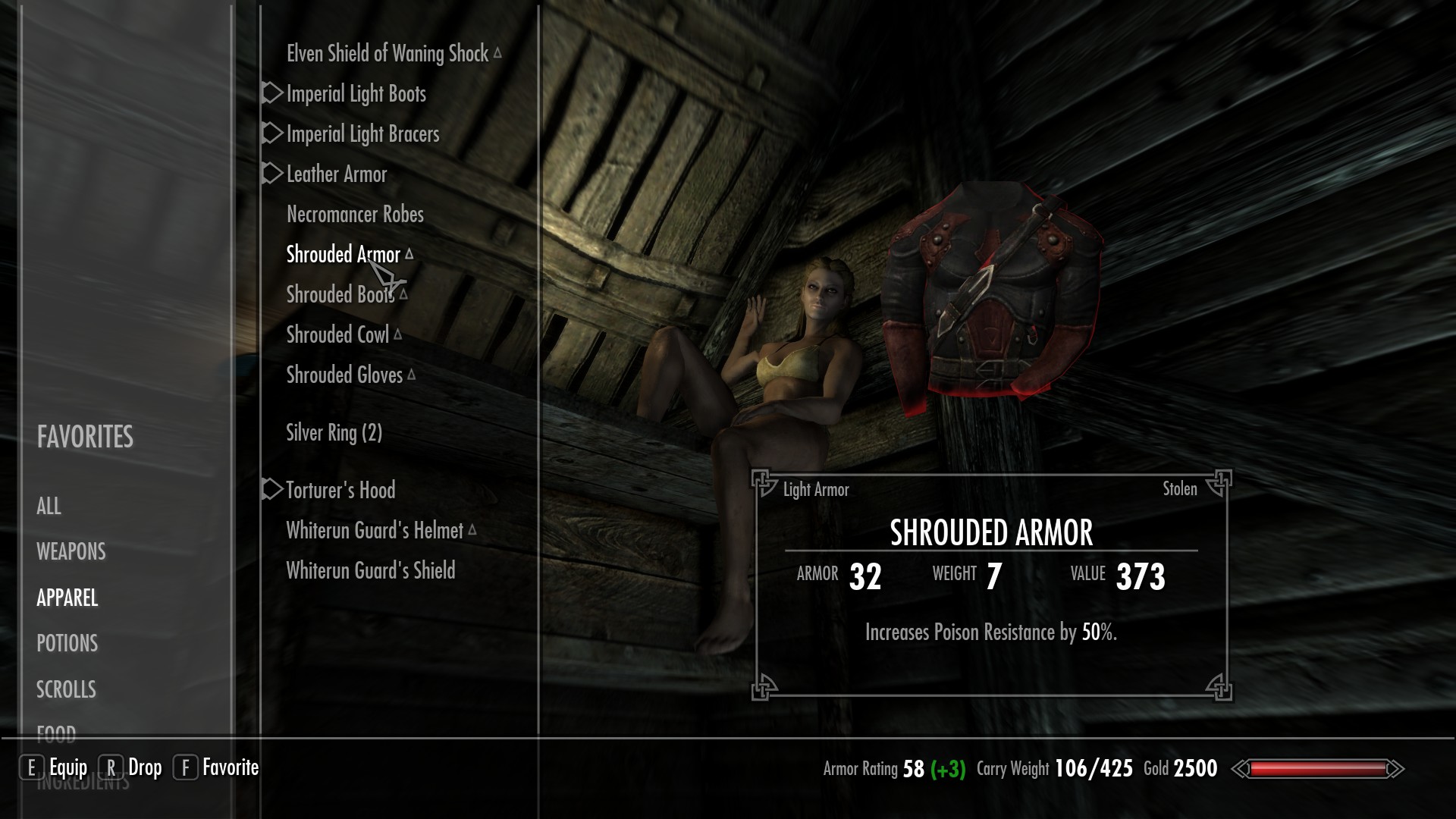Viewport: 1456px width, 819px height.
Task: Switch to the WEAPONS tab
Action: pos(71,552)
